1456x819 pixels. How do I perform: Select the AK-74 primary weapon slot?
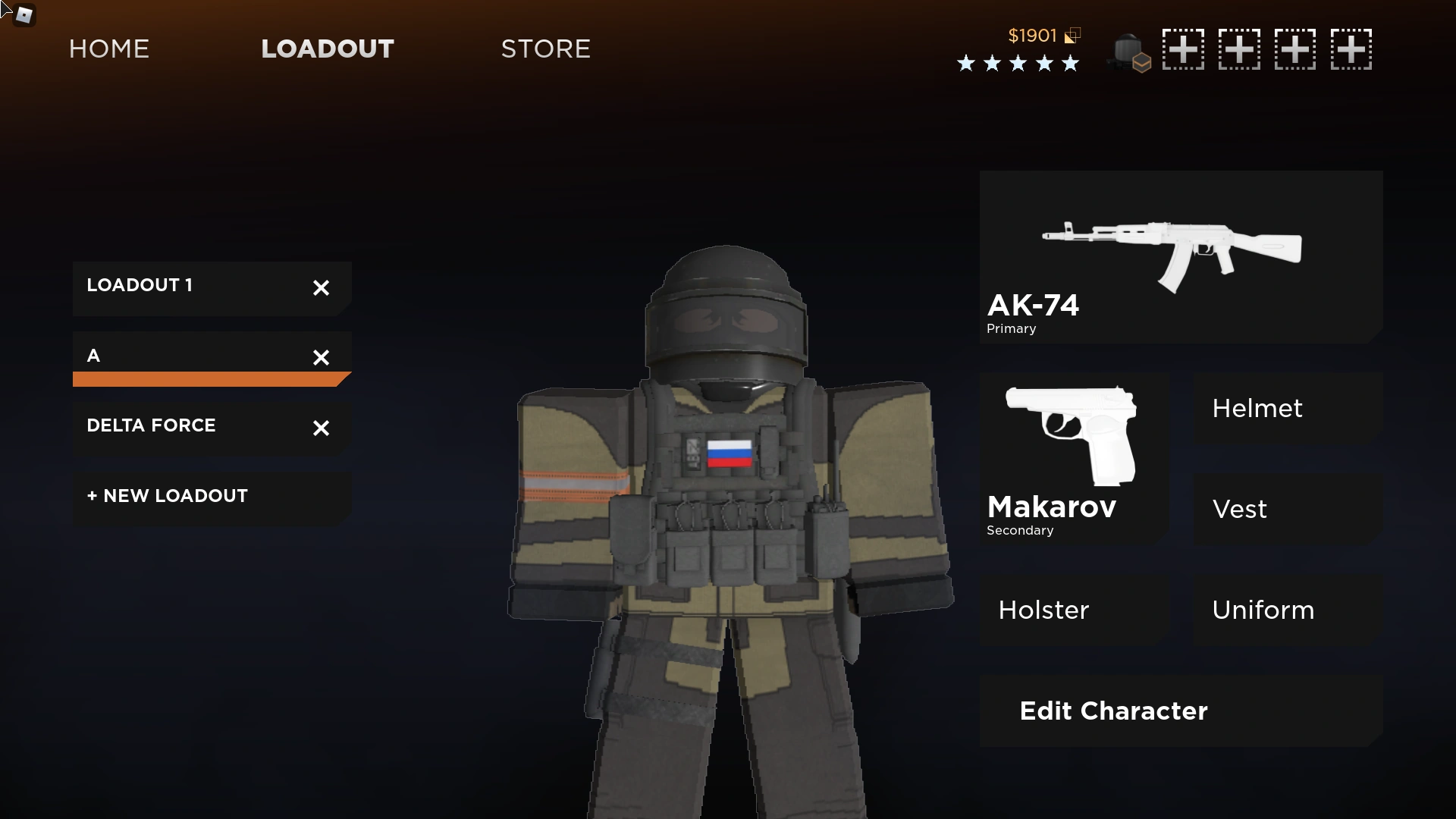pyautogui.click(x=1180, y=258)
